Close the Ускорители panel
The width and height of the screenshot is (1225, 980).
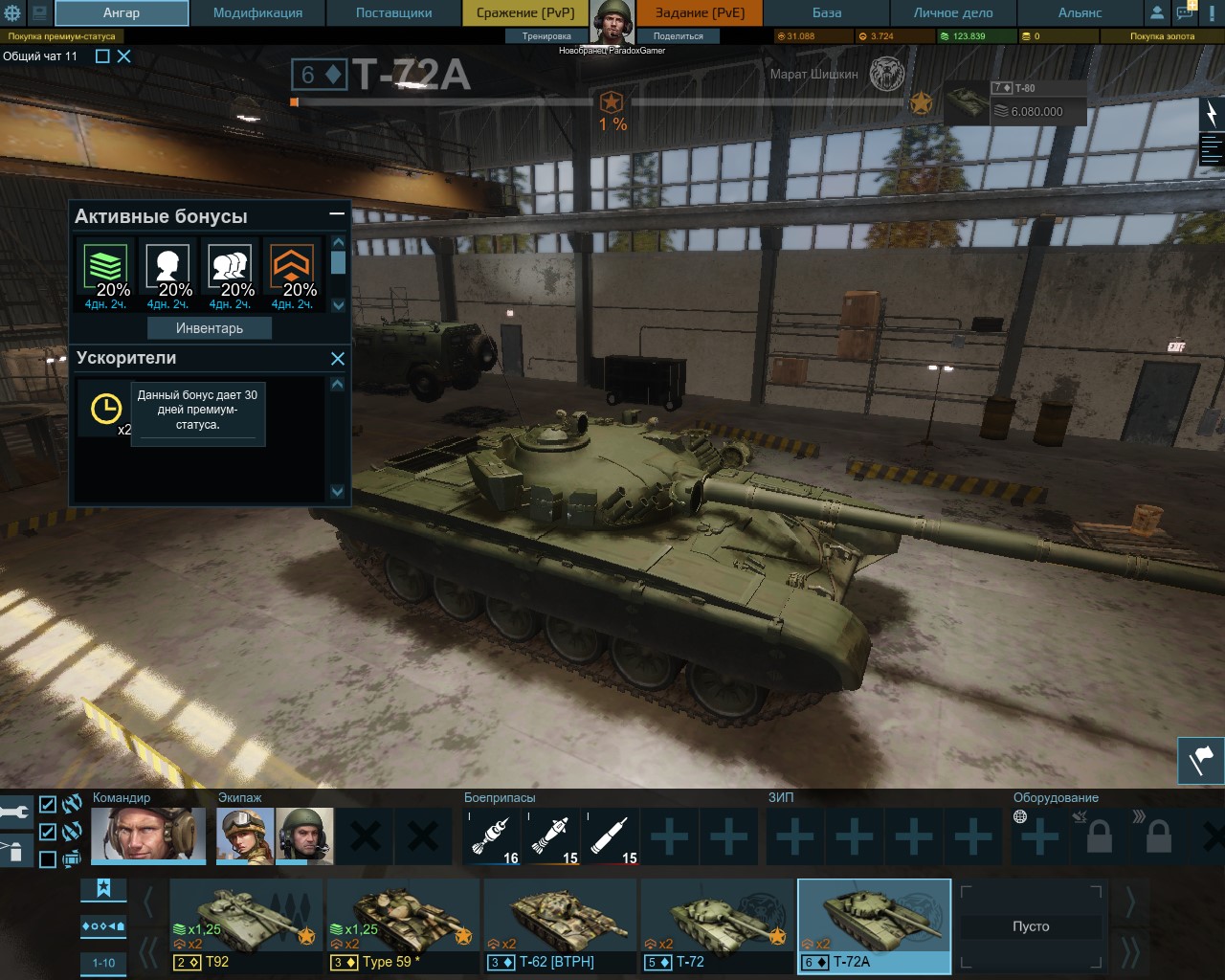pos(338,359)
